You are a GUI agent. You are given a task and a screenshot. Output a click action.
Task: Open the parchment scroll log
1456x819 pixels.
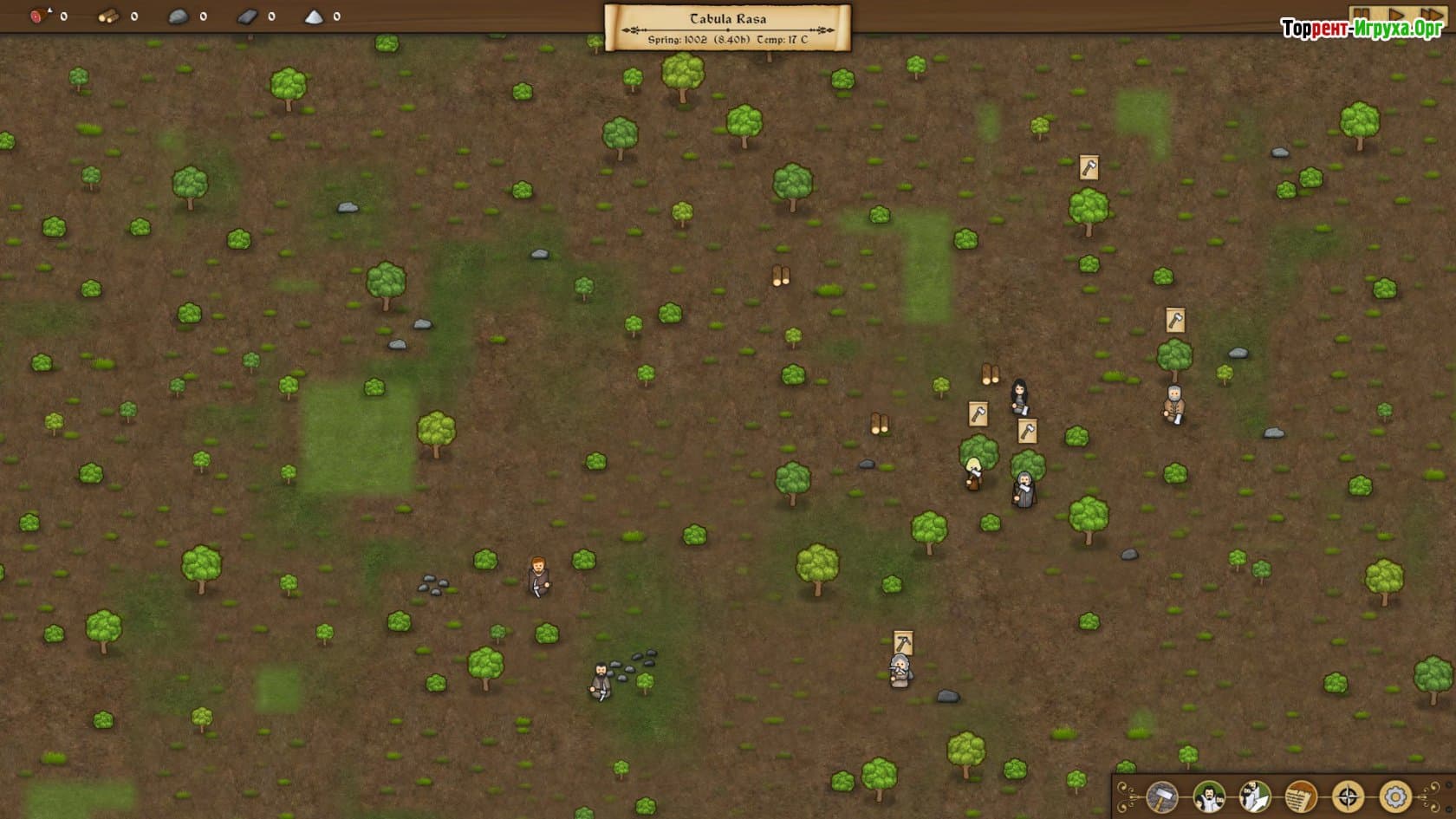pos(1301,796)
